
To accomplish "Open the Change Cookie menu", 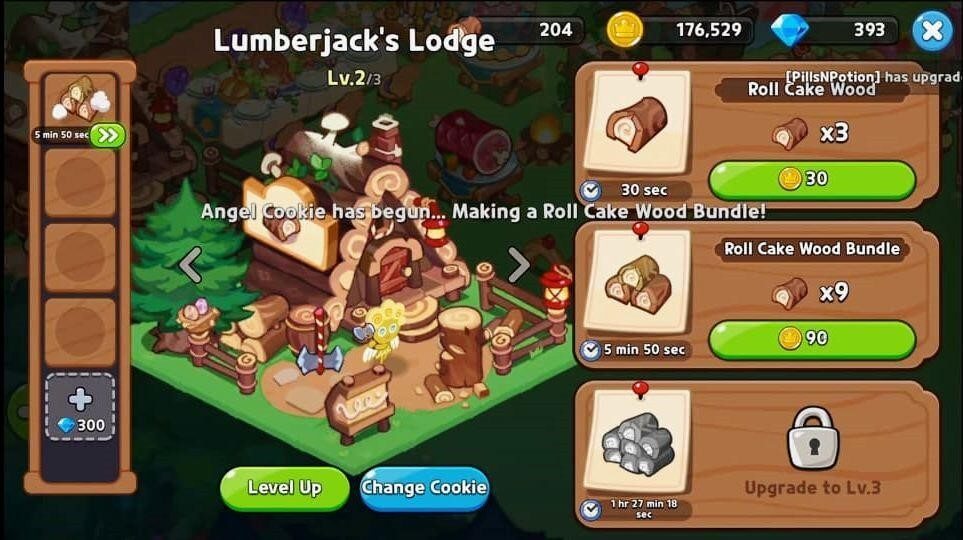I will click(424, 488).
